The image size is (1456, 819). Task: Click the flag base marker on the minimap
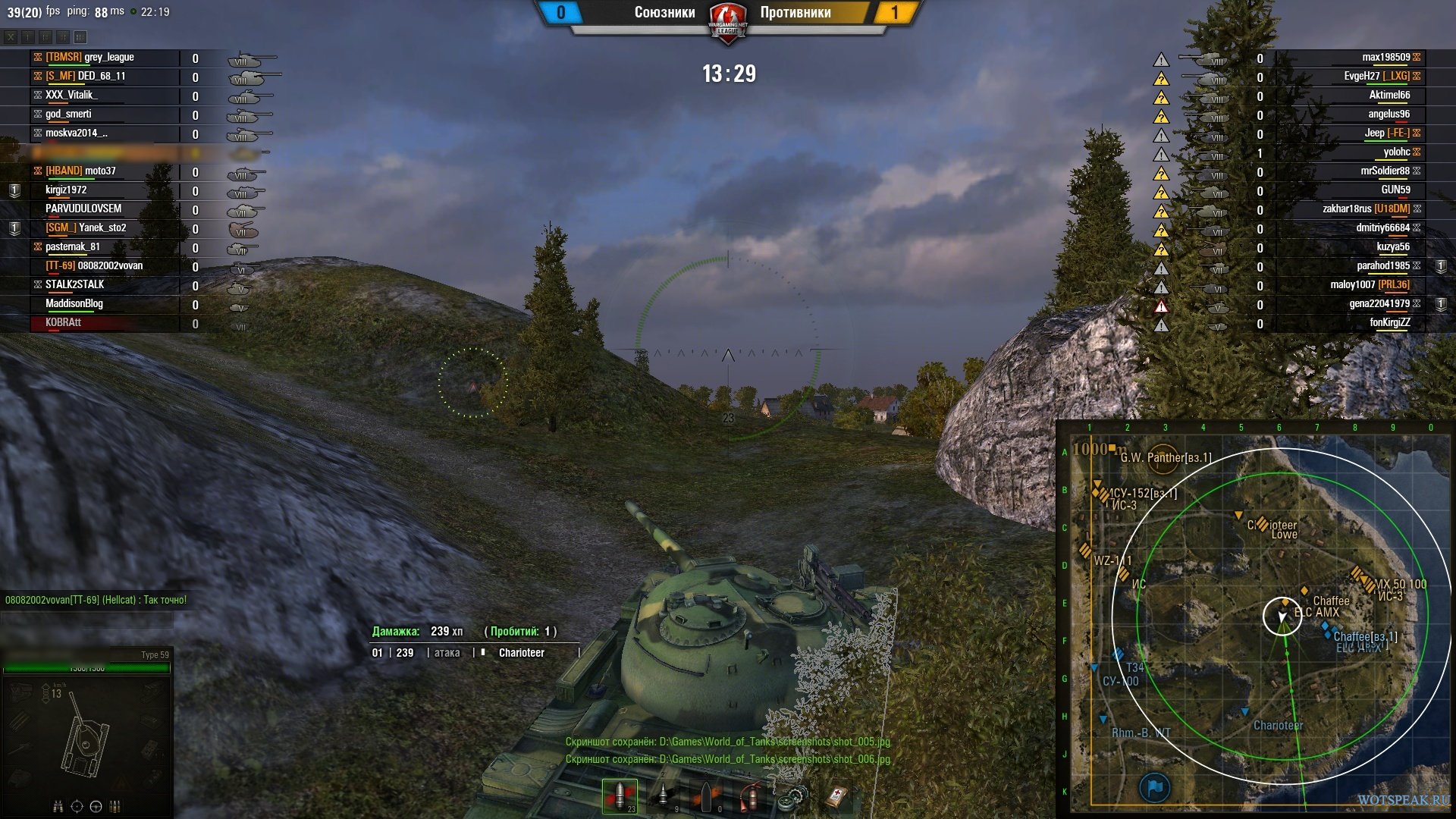click(x=1155, y=787)
